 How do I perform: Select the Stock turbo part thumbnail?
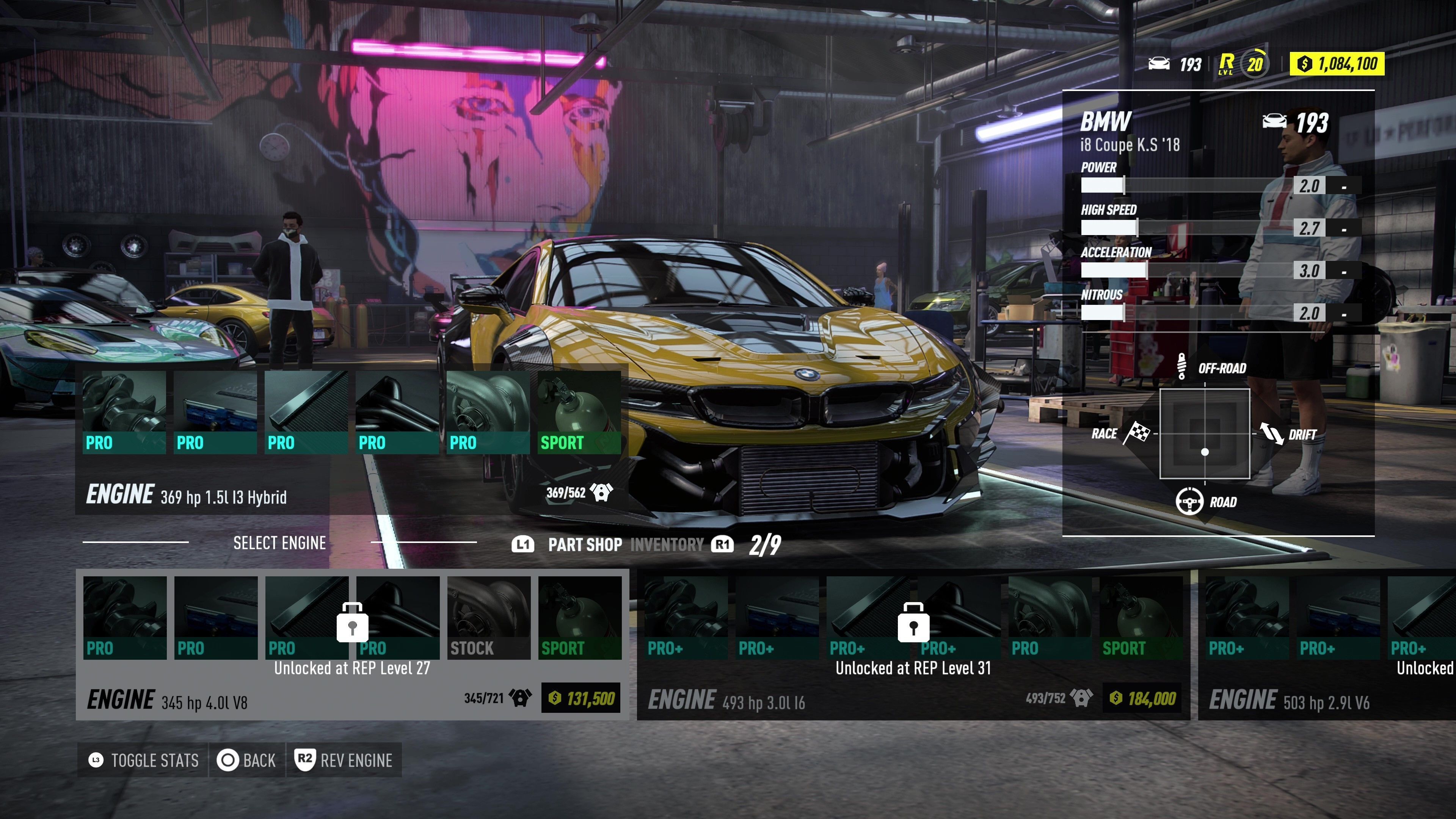pyautogui.click(x=488, y=617)
